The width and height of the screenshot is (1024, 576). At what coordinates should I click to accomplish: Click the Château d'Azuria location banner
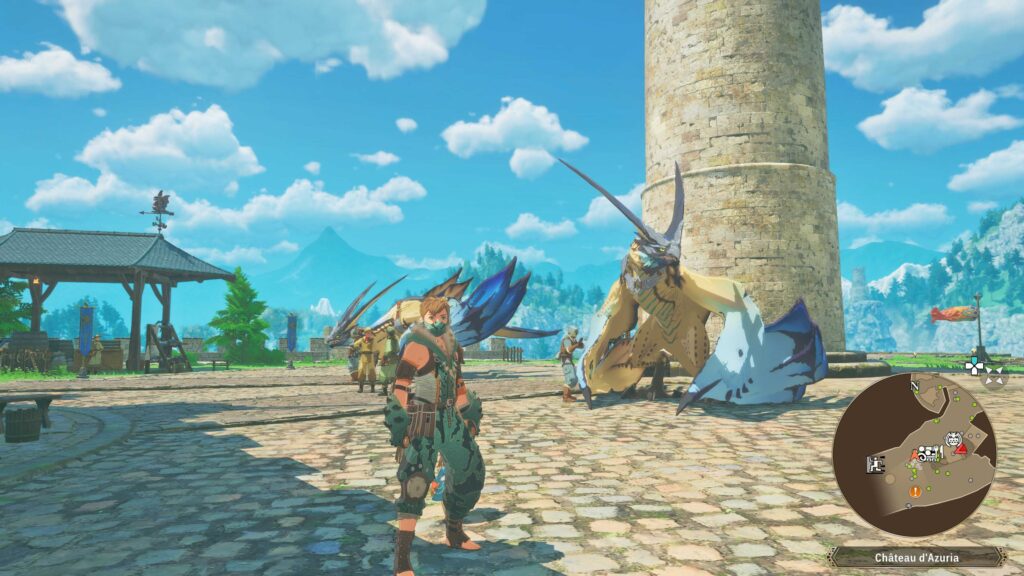pos(916,557)
